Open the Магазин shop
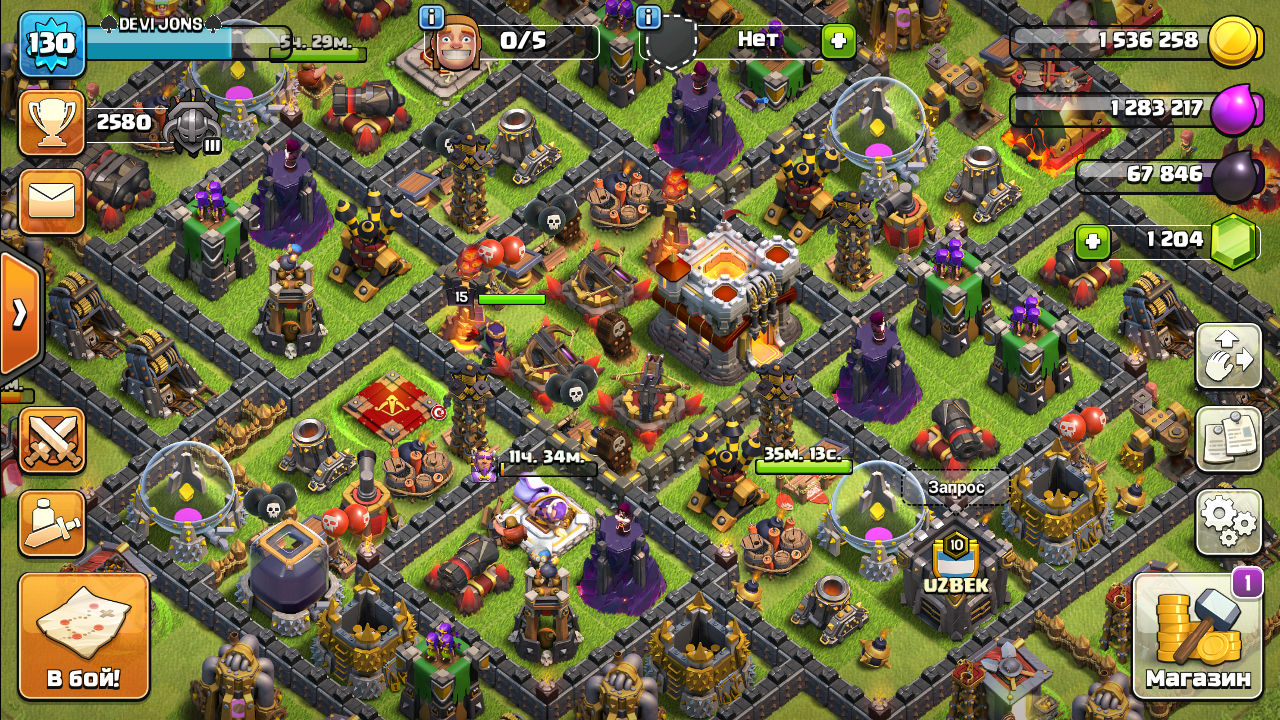 click(1198, 636)
